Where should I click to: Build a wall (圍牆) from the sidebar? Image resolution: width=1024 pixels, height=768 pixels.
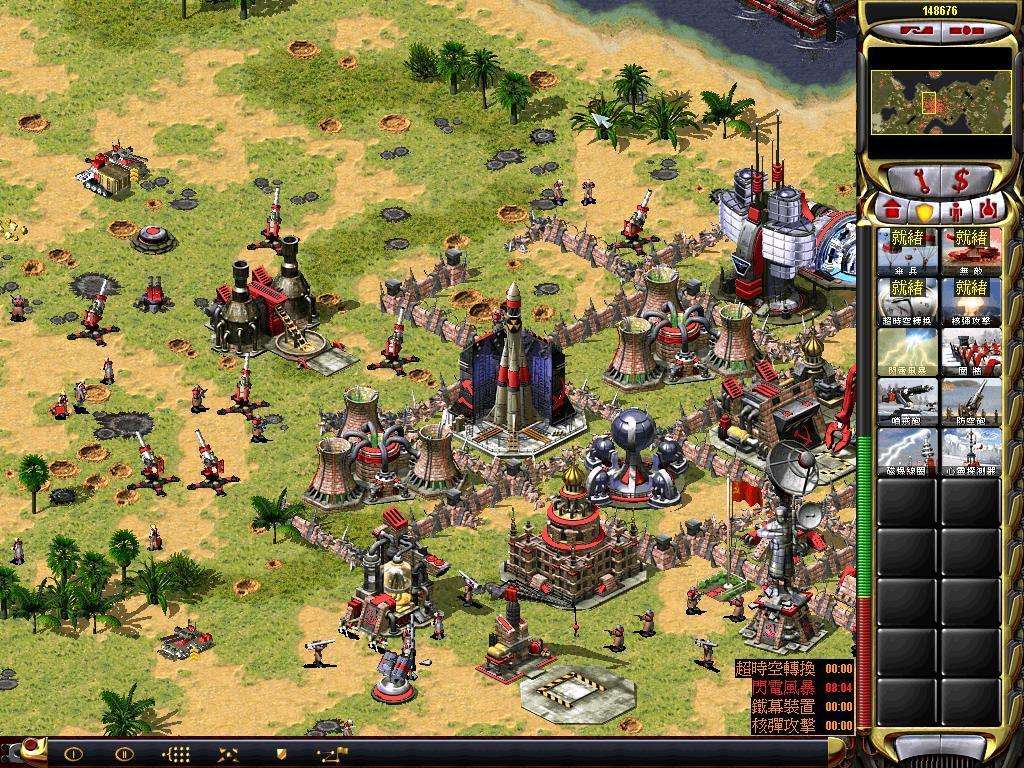point(971,351)
